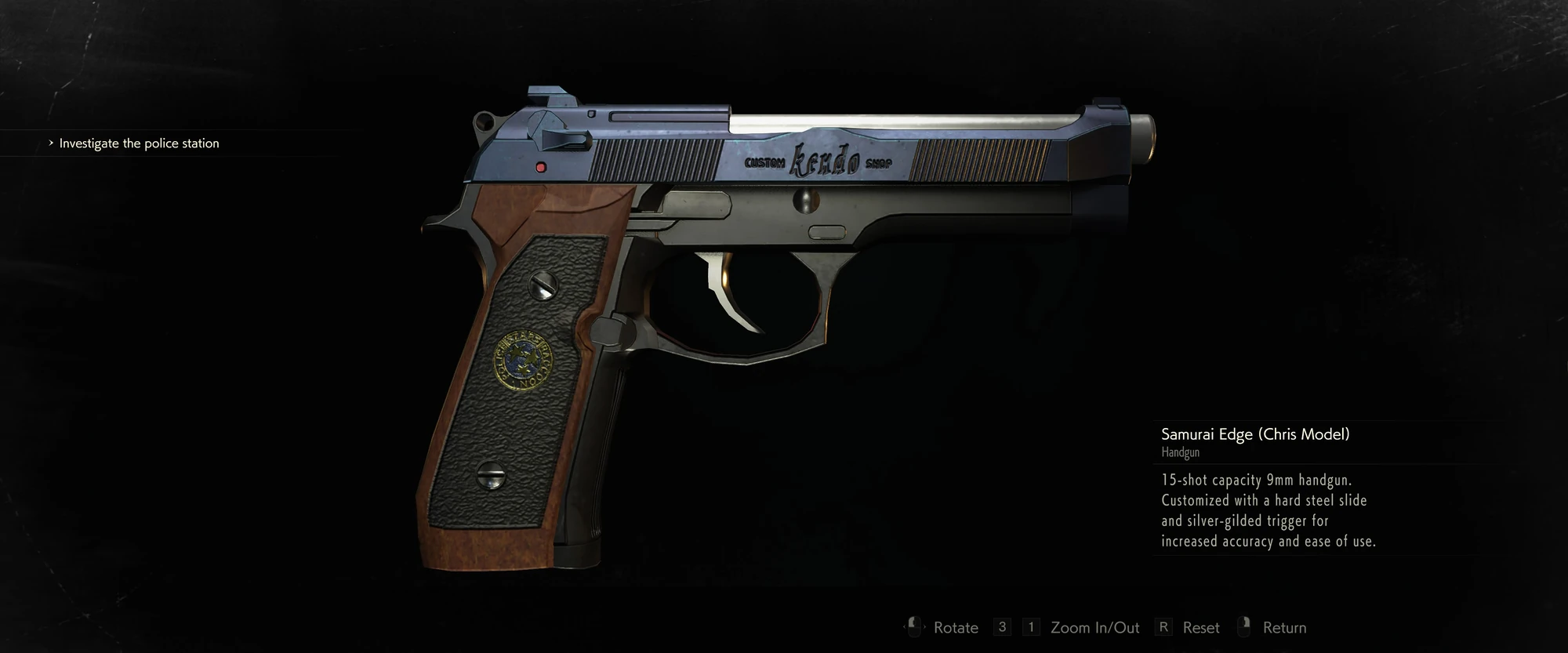Viewport: 1568px width, 653px height.
Task: Expand the 'Investigate the police station' objective chevron
Action: coord(52,143)
